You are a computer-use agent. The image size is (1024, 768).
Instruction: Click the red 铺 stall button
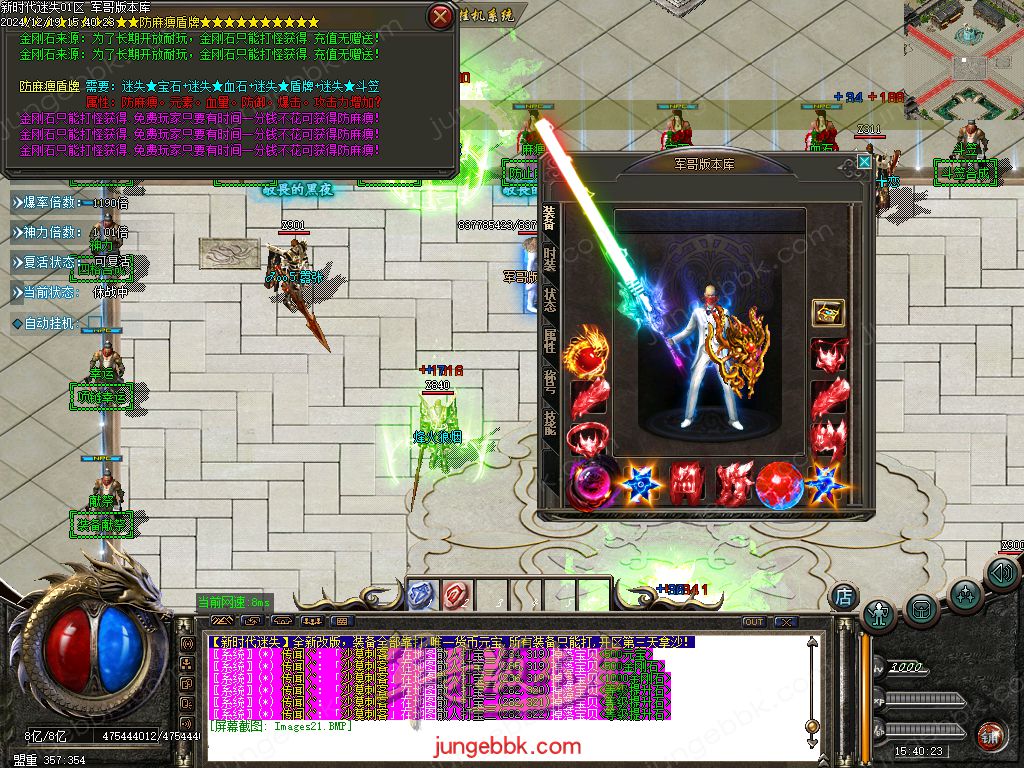991,734
